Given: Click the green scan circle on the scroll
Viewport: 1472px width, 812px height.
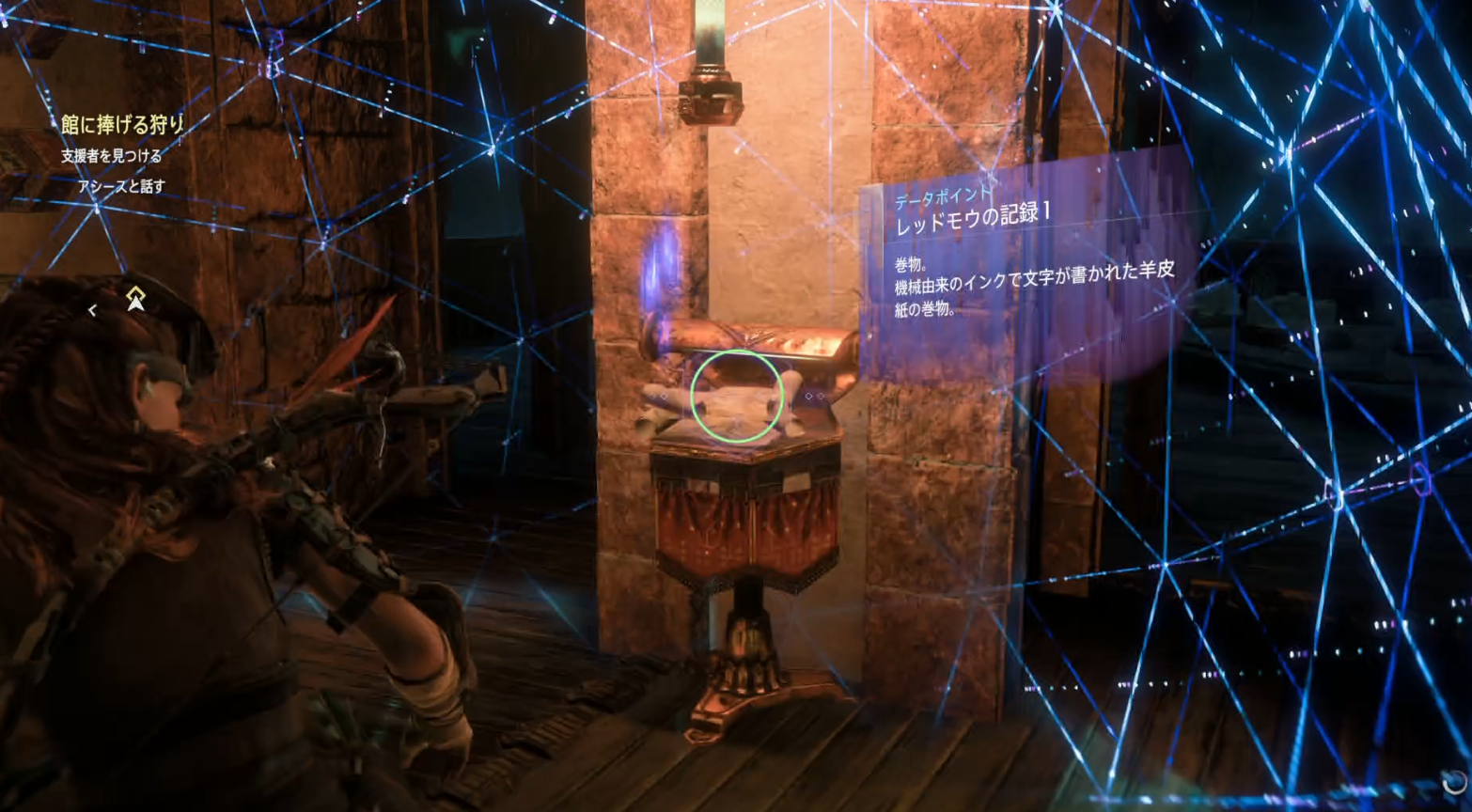Looking at the screenshot, I should coord(737,397).
